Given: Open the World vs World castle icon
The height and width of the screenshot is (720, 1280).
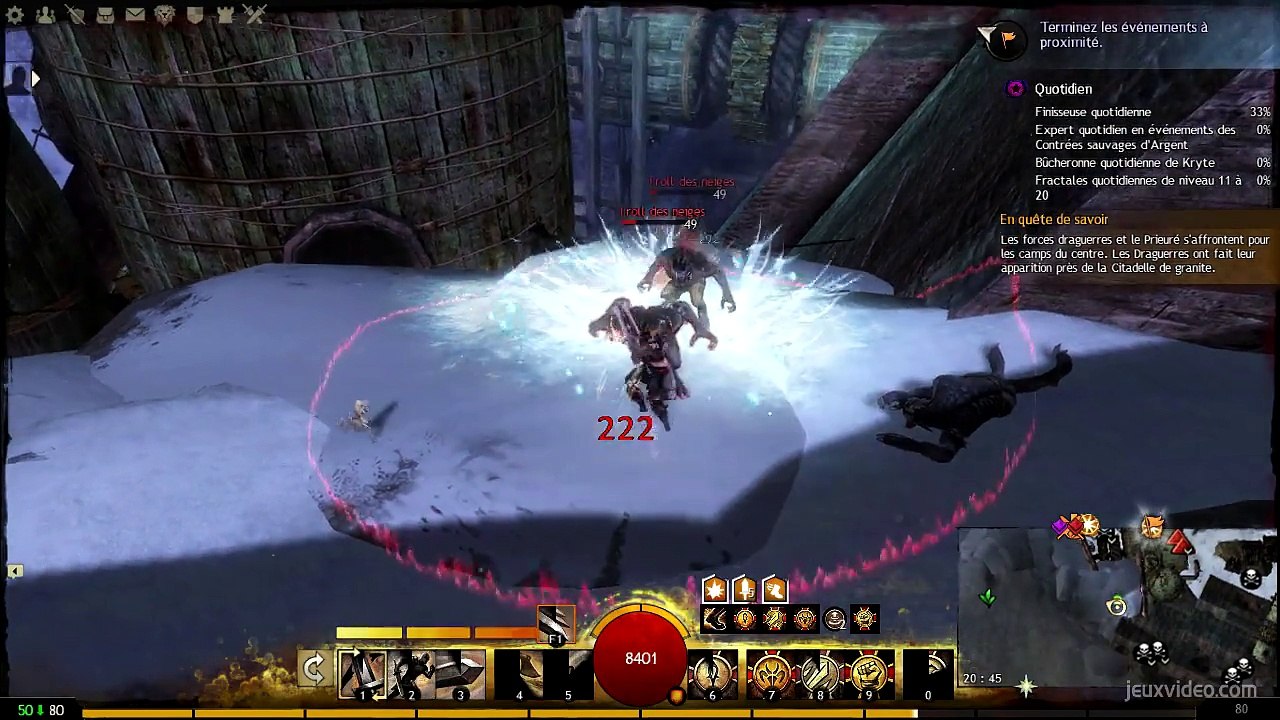Looking at the screenshot, I should pyautogui.click(x=225, y=15).
